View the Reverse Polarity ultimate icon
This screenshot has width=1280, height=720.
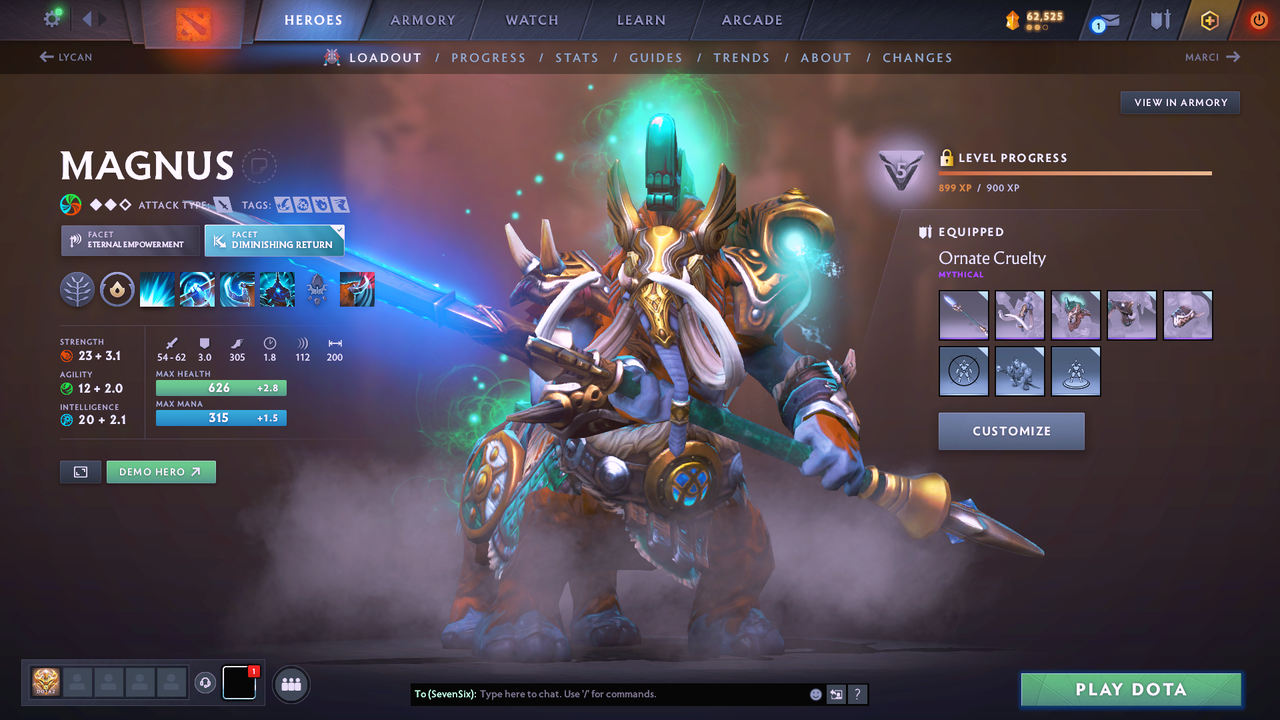[x=277, y=290]
